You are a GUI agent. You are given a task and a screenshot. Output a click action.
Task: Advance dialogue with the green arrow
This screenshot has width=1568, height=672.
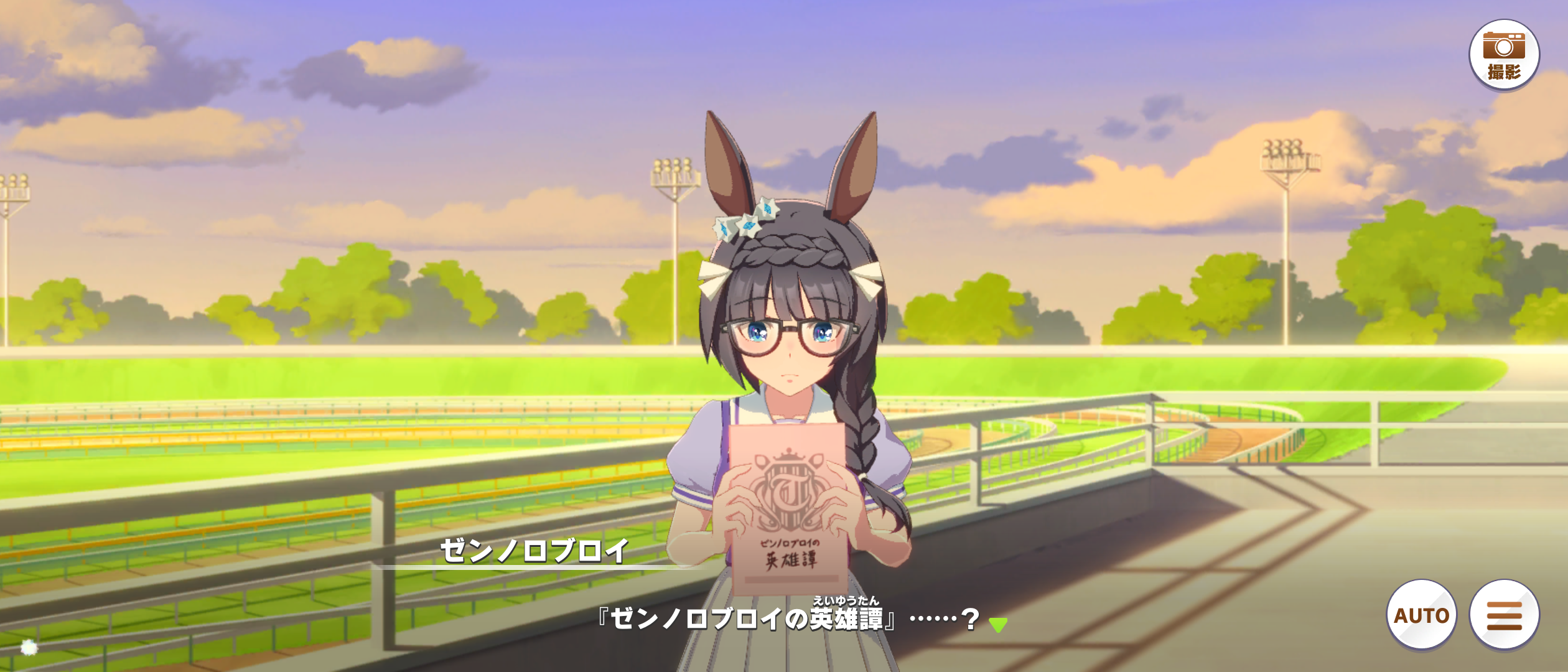click(x=998, y=624)
